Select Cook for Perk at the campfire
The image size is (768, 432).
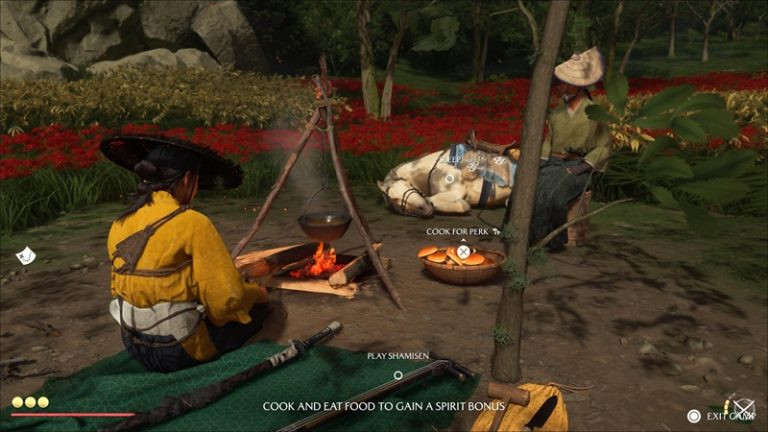463,251
